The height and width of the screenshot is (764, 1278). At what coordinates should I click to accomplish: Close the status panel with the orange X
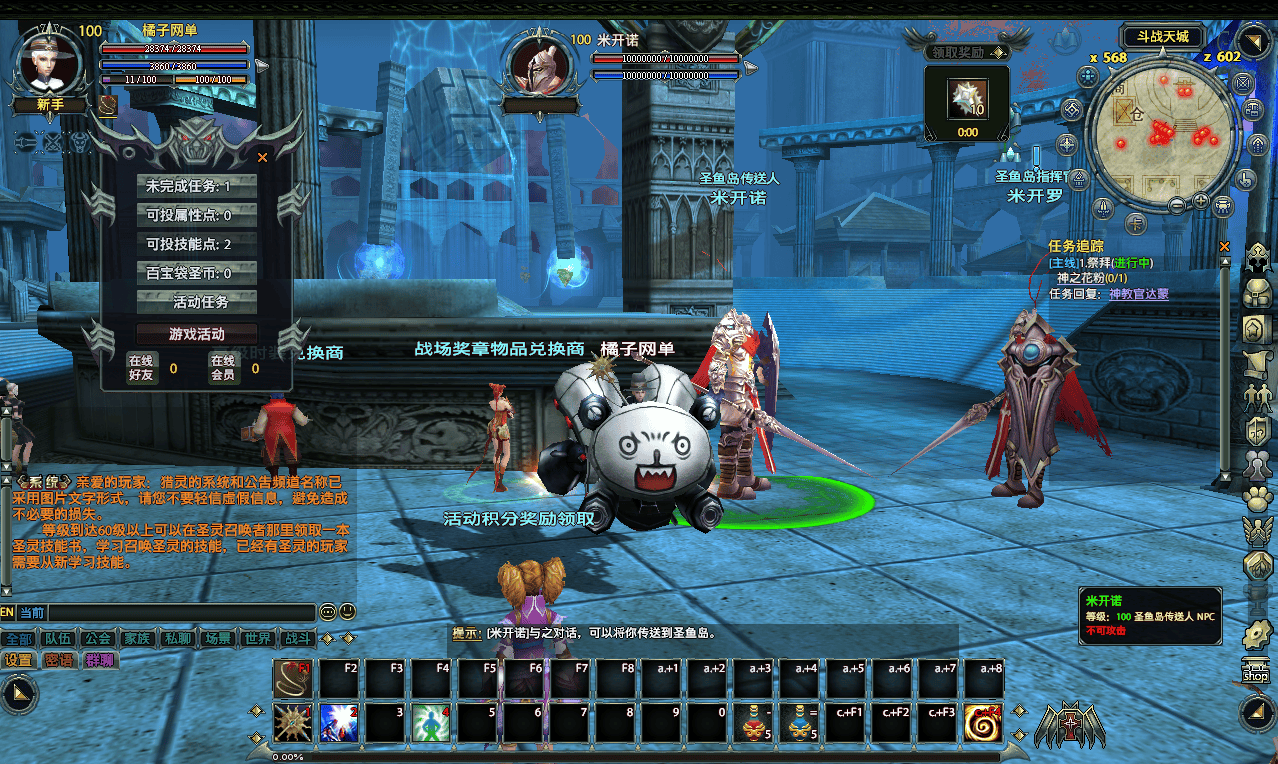click(263, 157)
